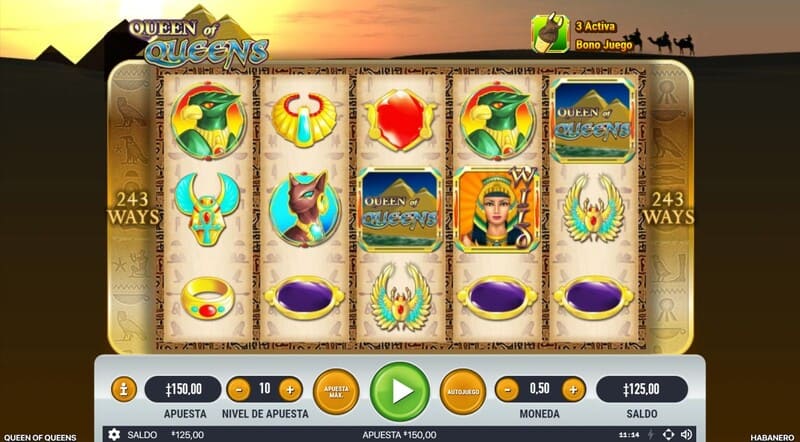Click the Bono Juego bonus icon
This screenshot has height=442, width=800.
tap(549, 33)
